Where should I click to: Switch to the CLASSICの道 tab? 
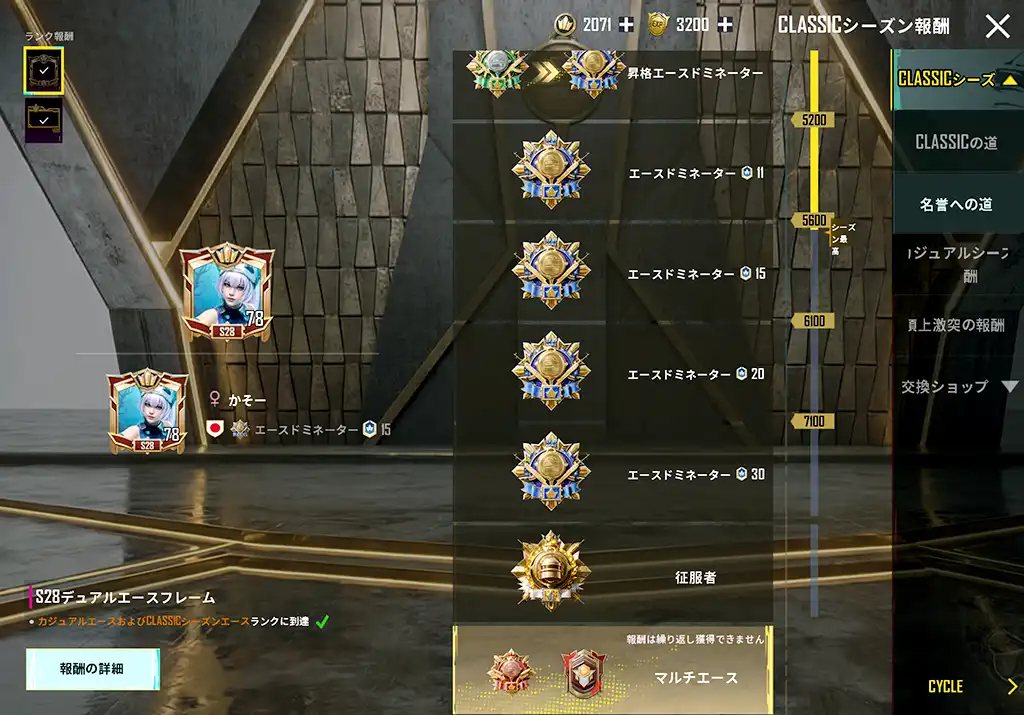956,143
